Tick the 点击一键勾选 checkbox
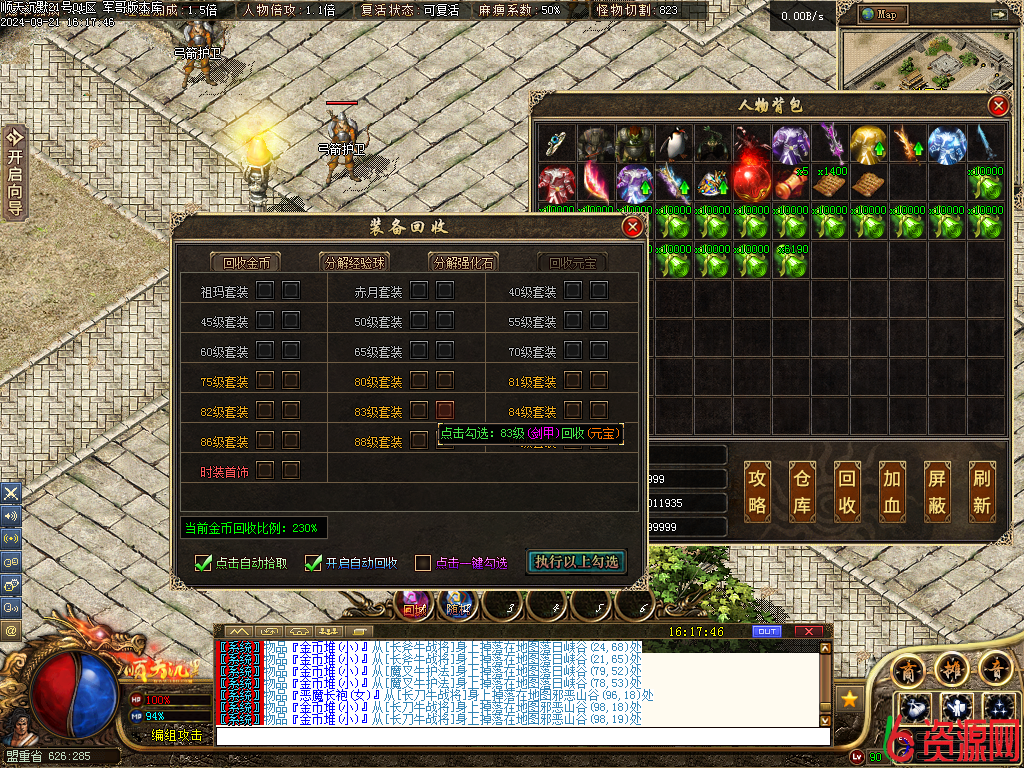 point(423,563)
